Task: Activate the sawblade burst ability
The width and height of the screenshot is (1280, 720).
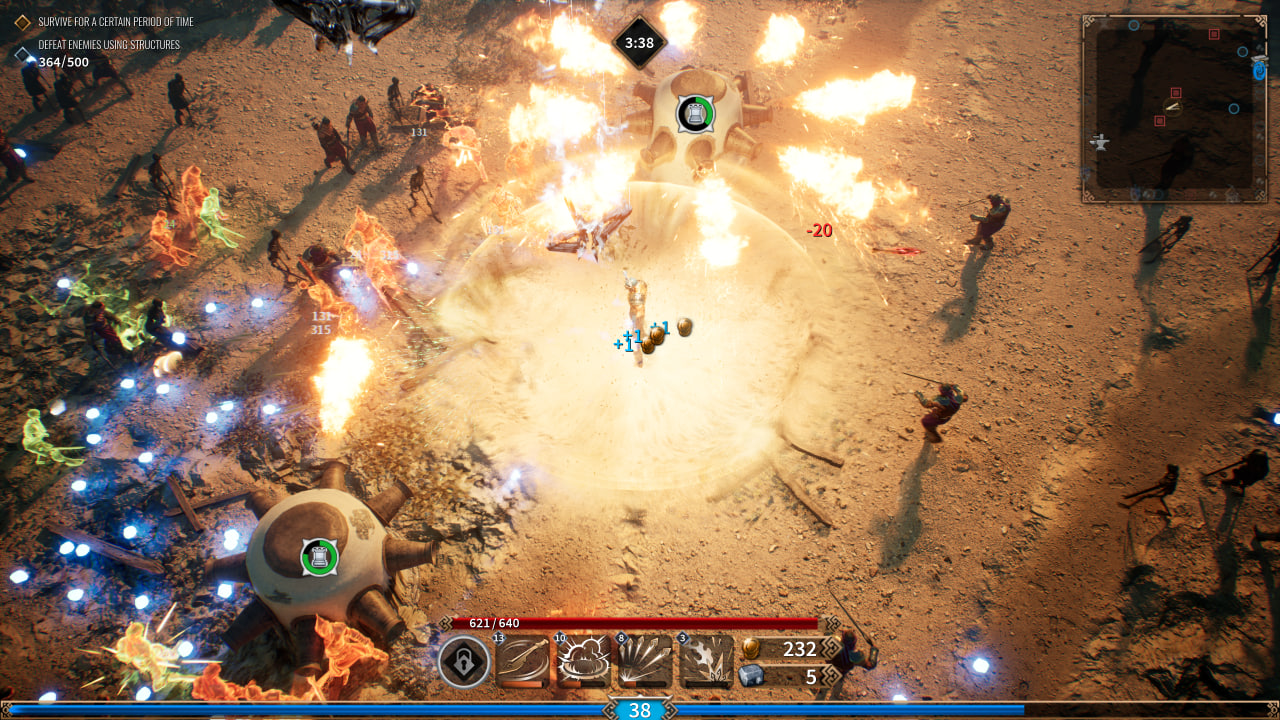Action: 706,662
